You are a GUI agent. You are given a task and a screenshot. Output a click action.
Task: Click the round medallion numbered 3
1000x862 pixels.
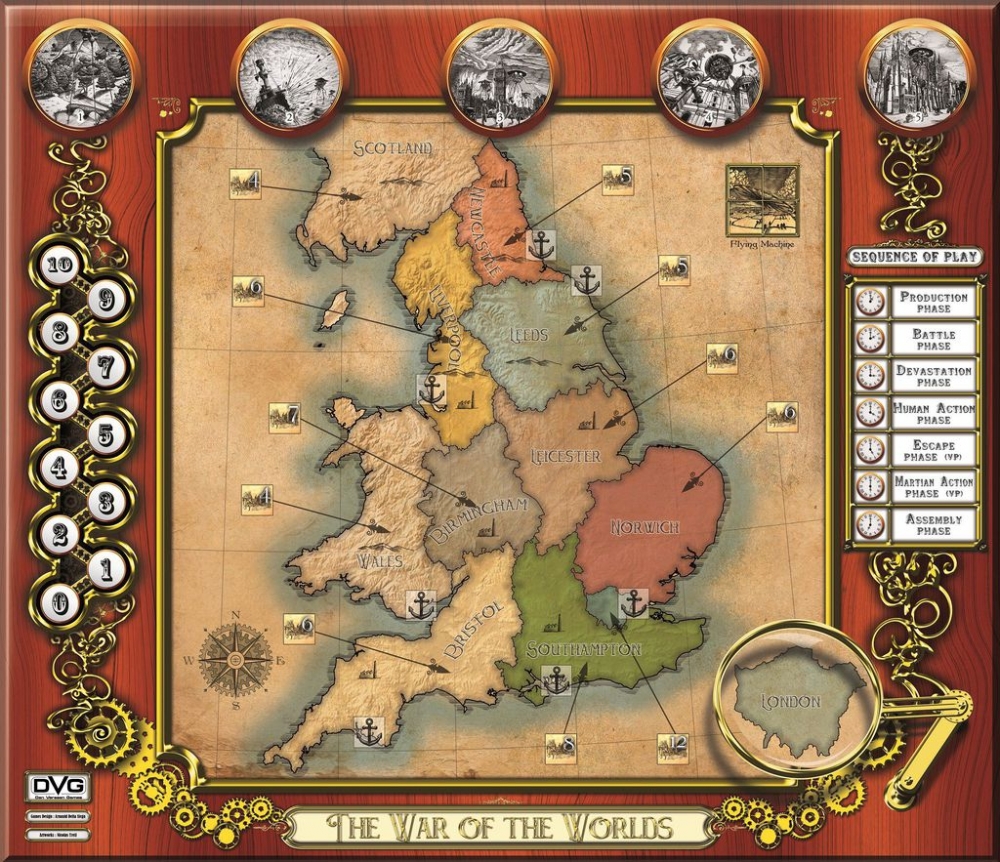point(500,72)
